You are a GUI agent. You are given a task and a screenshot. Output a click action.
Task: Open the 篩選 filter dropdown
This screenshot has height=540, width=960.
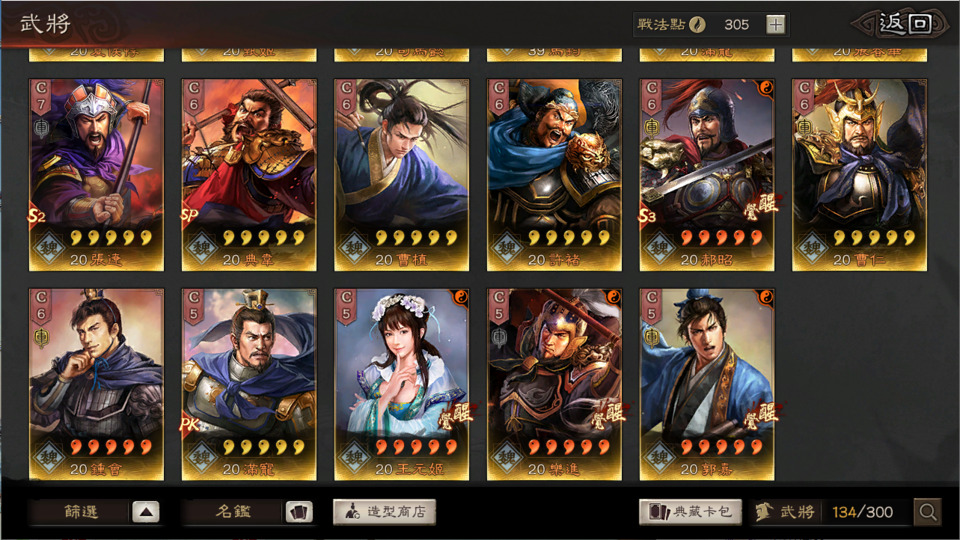(x=94, y=512)
